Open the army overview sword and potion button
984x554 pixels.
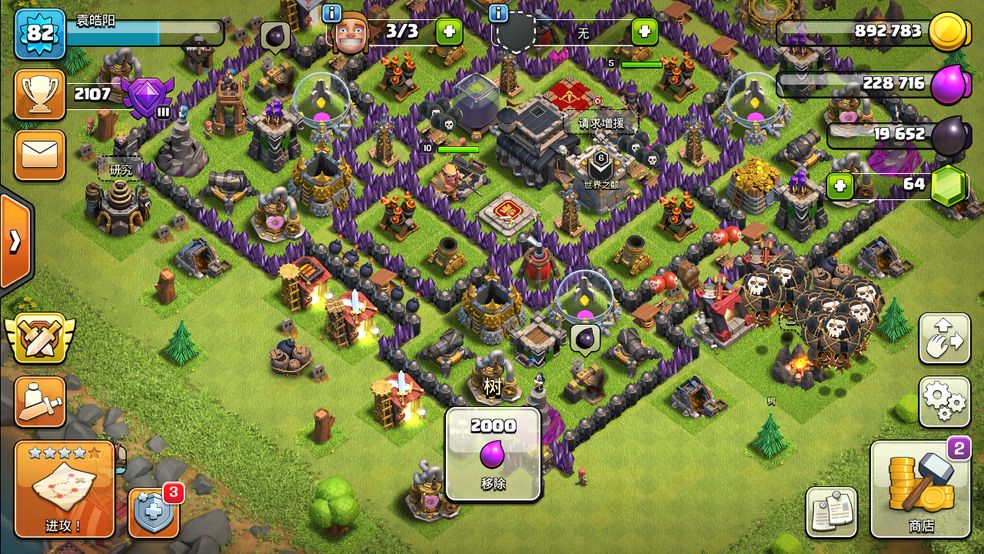40,402
